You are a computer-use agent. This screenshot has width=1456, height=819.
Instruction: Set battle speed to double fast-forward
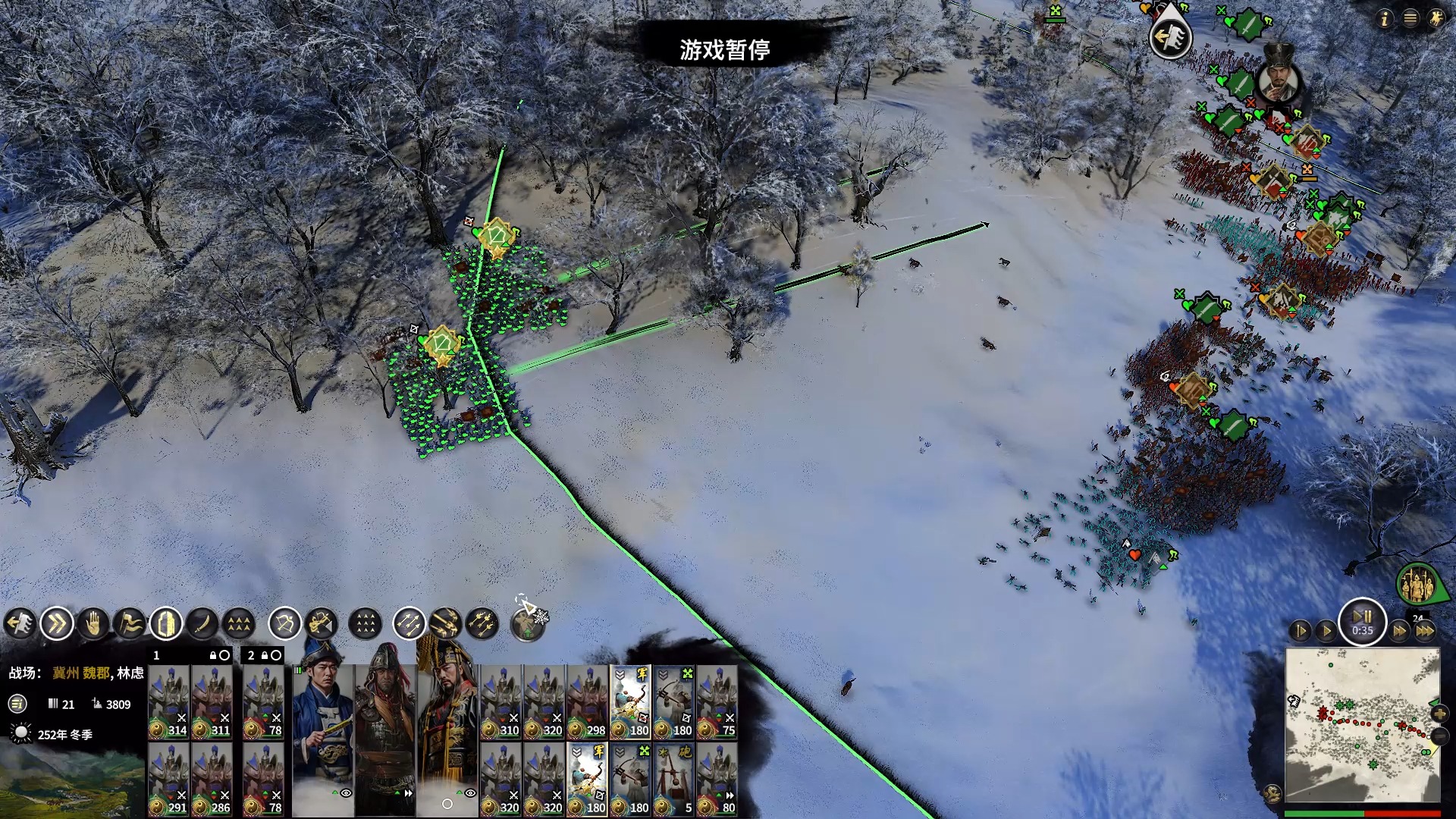(x=1400, y=631)
